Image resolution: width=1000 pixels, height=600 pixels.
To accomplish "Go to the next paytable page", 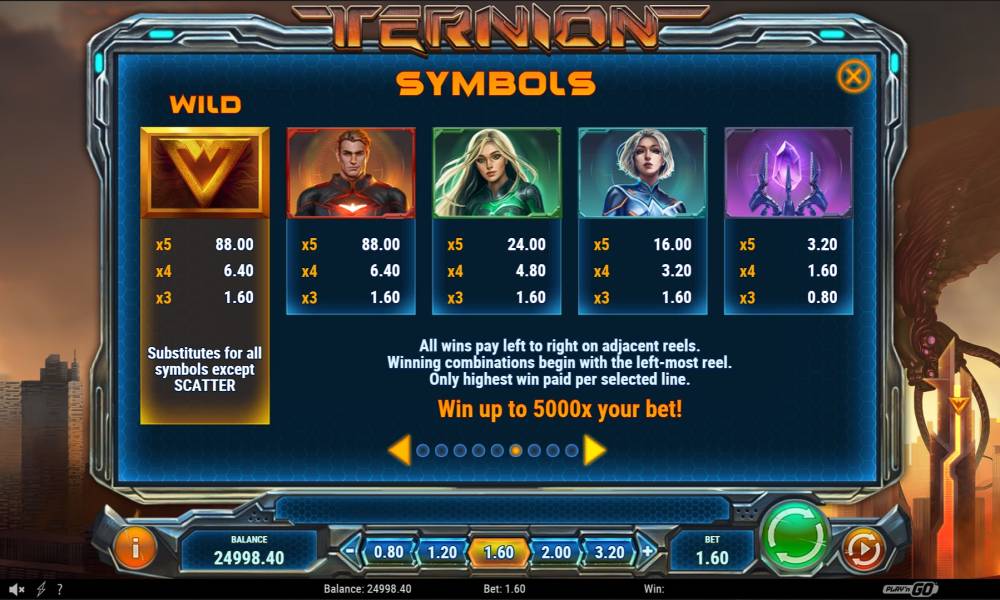I will (594, 450).
